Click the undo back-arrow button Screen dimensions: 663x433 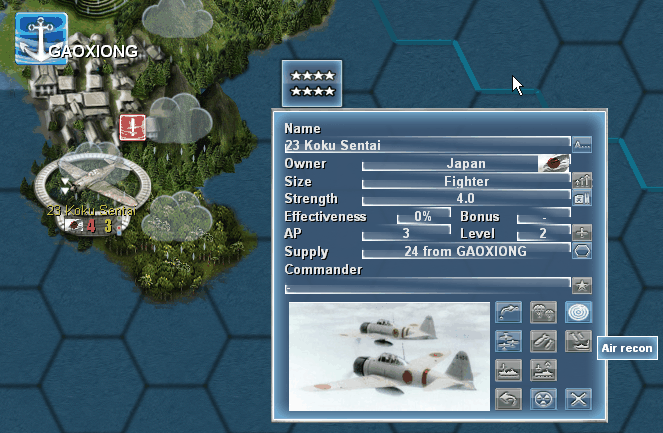pos(508,399)
